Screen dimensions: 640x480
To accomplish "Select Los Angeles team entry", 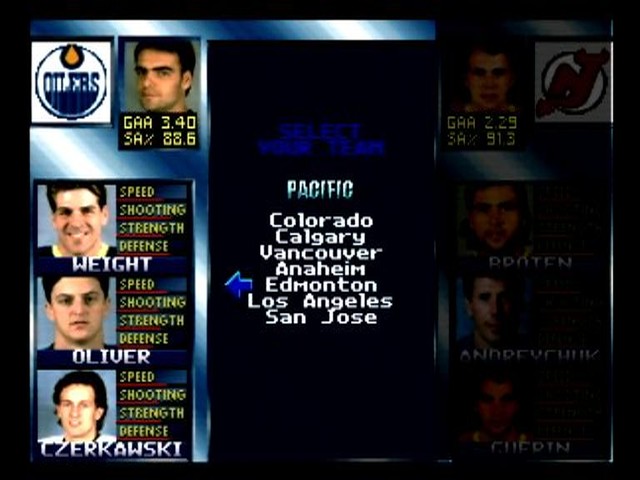I will point(320,301).
